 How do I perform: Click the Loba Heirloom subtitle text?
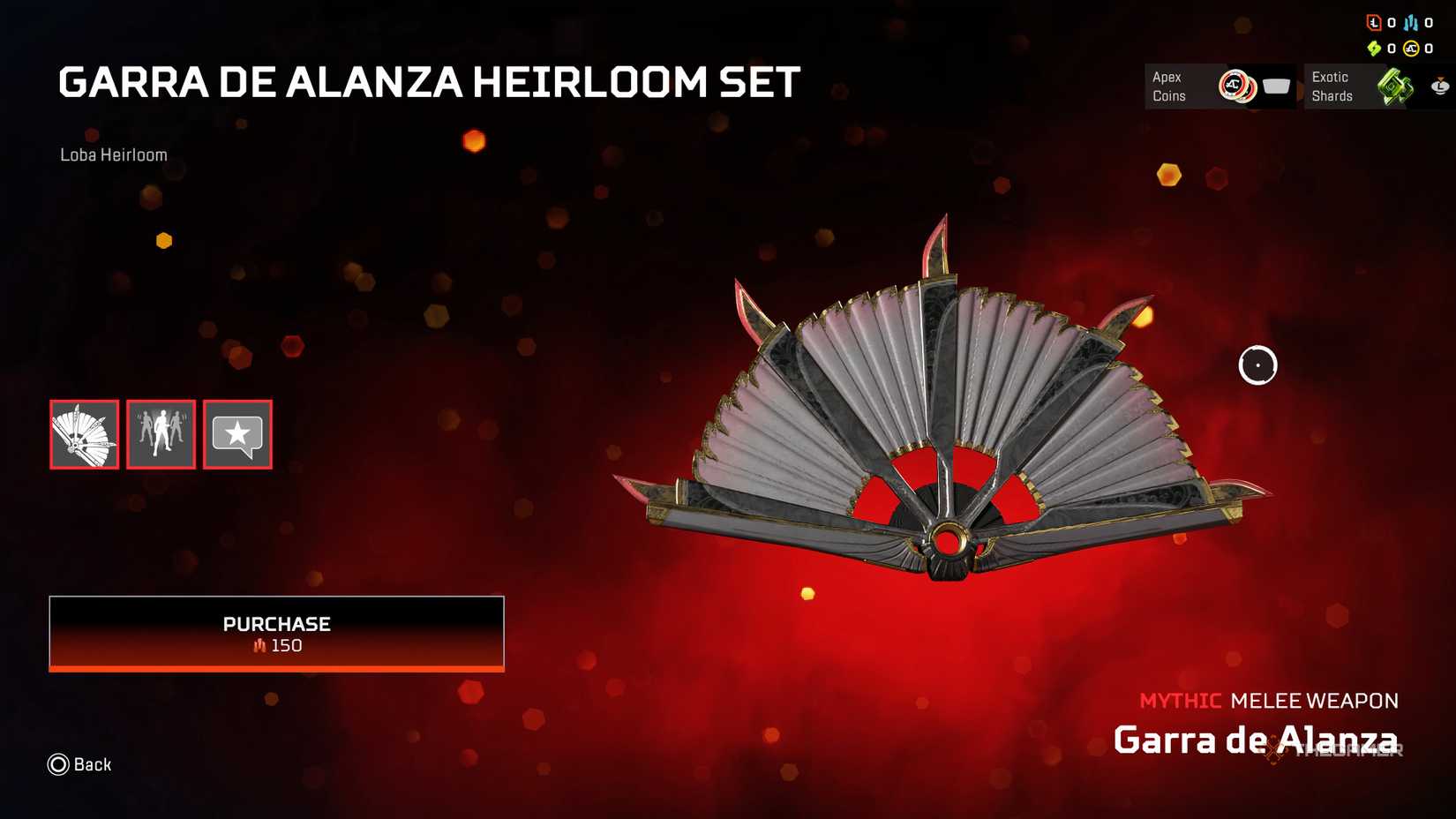pos(113,154)
